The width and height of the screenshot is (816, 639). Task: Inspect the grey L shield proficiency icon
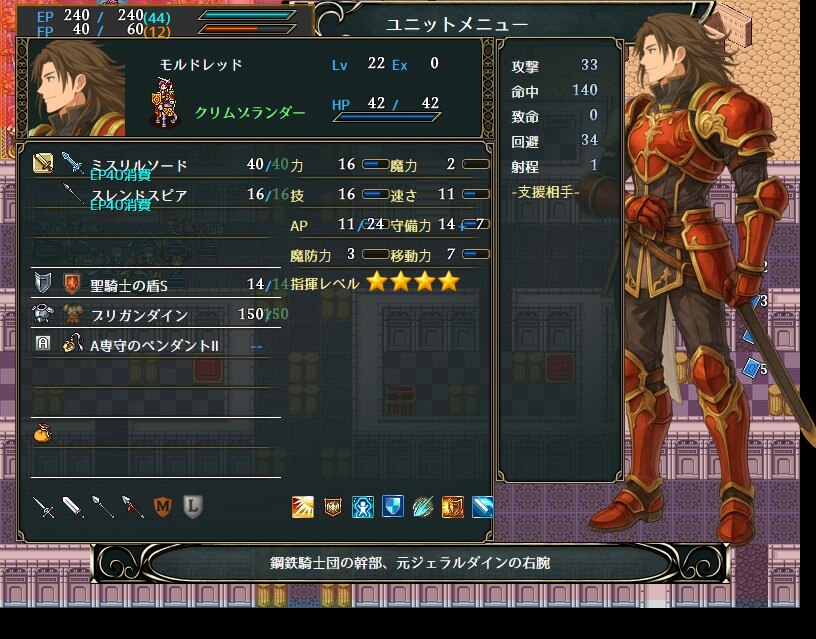(193, 507)
